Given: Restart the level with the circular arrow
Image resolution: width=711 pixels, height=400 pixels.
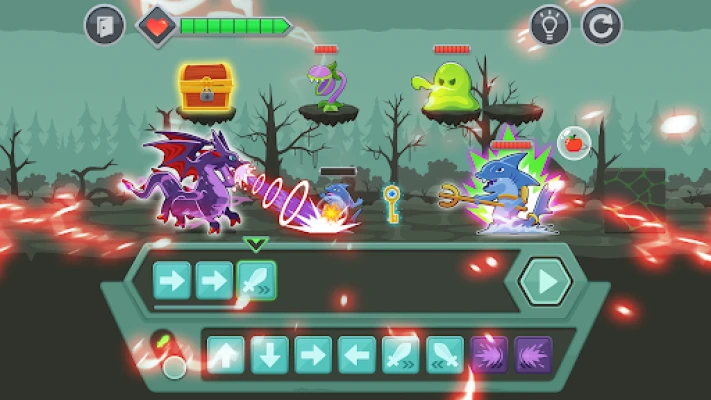Looking at the screenshot, I should click(x=601, y=25).
